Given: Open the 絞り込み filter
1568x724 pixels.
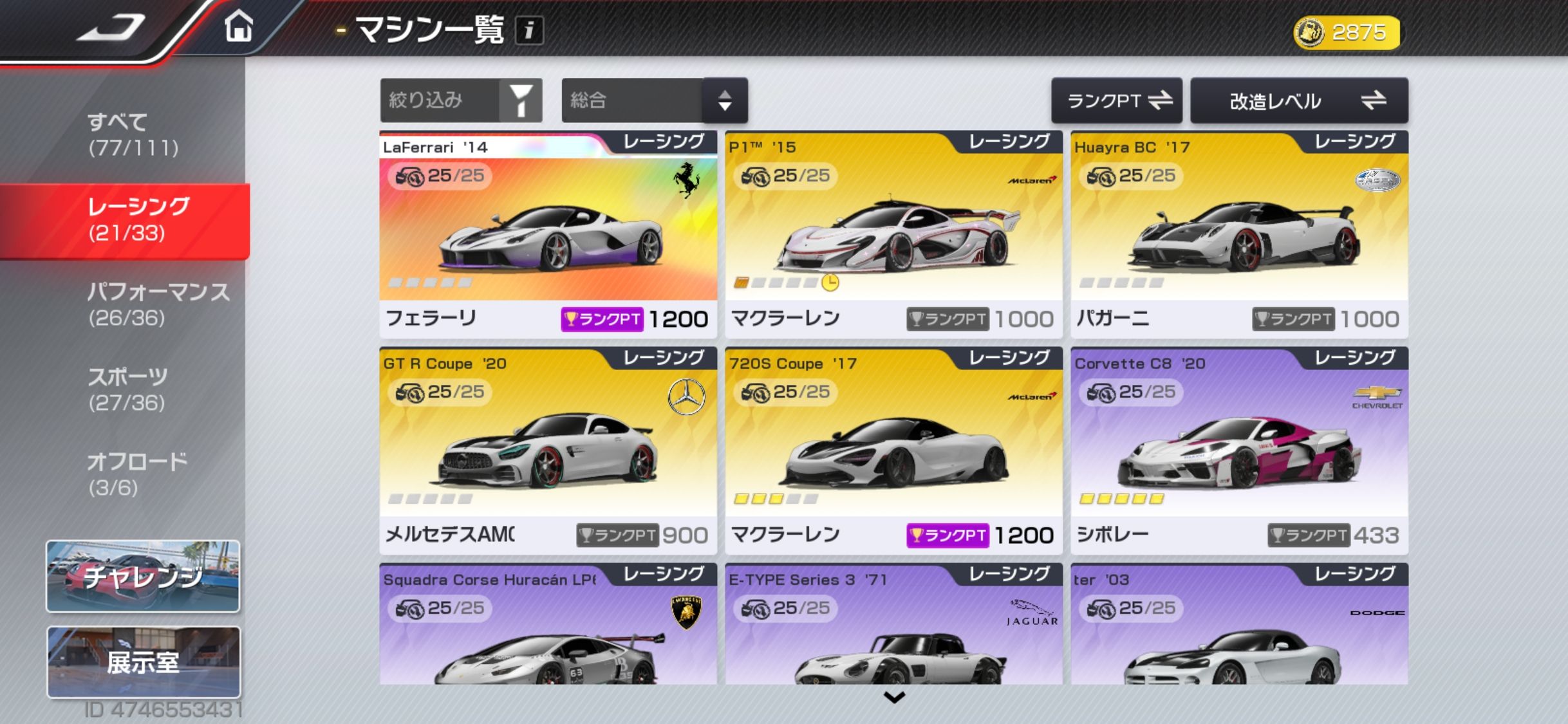Looking at the screenshot, I should pyautogui.click(x=461, y=100).
